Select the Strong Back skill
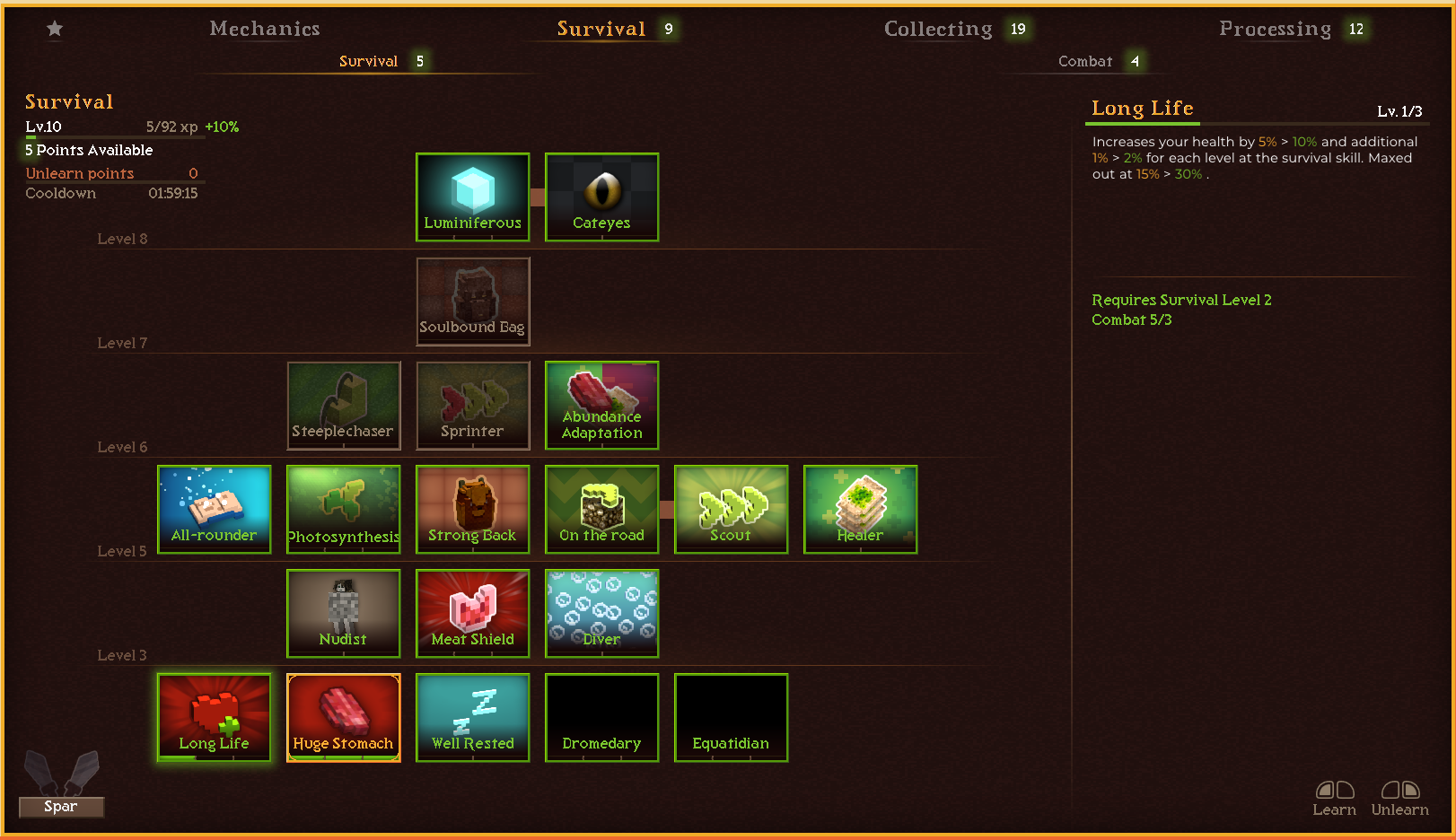 tap(473, 510)
